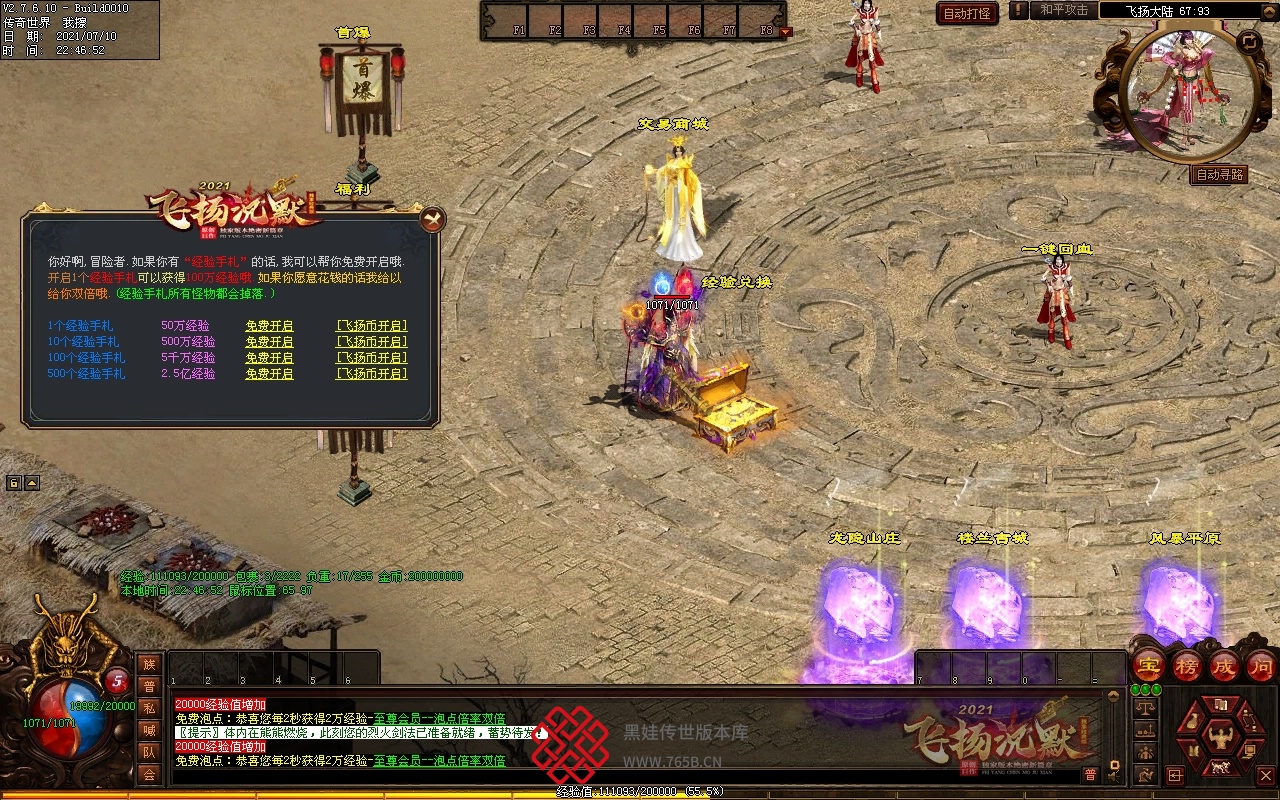
Task: Choose 免费开启 for 1个经验手札
Action: 269,326
